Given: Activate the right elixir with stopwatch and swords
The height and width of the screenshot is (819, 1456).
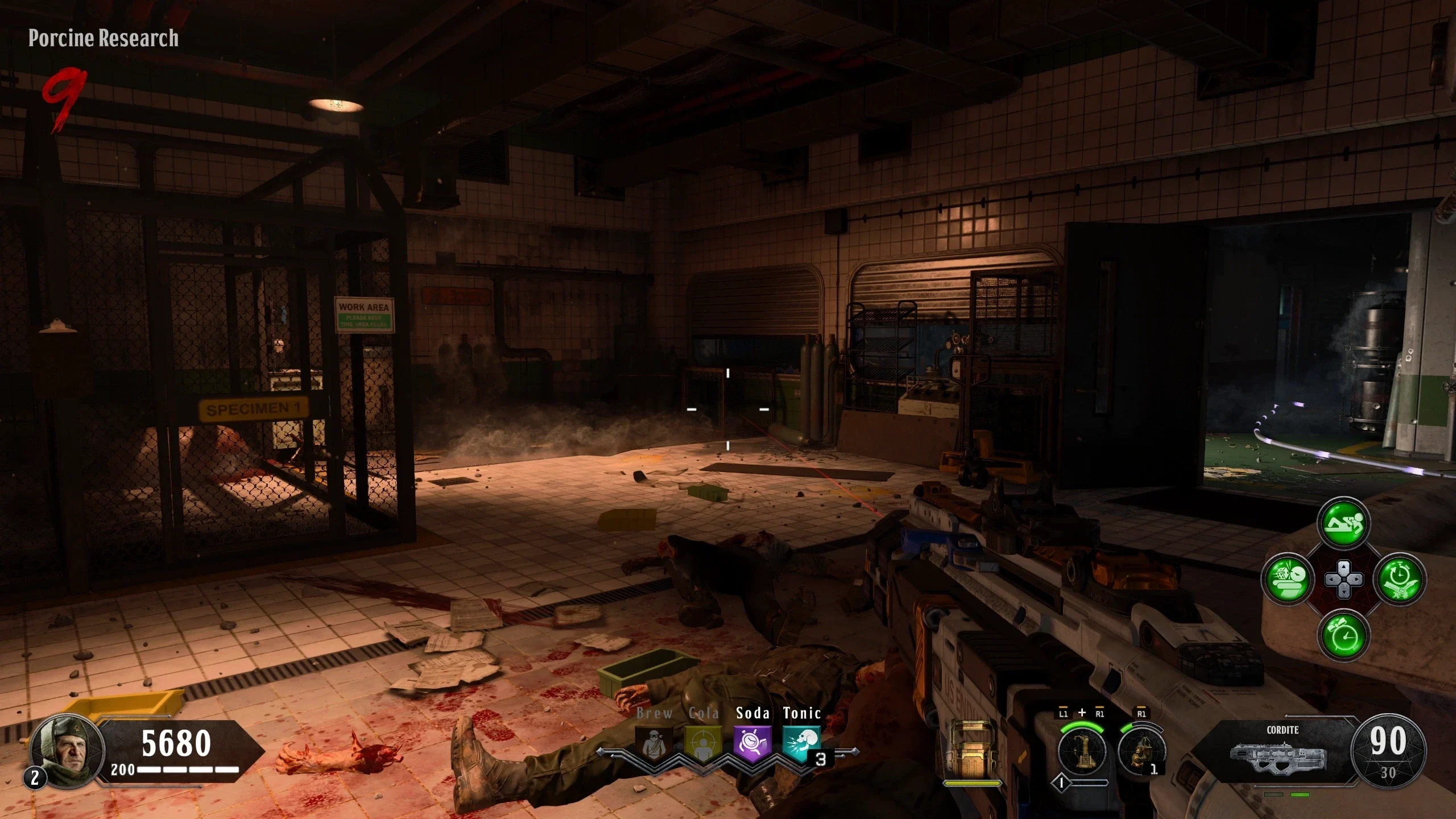Looking at the screenshot, I should [1400, 579].
